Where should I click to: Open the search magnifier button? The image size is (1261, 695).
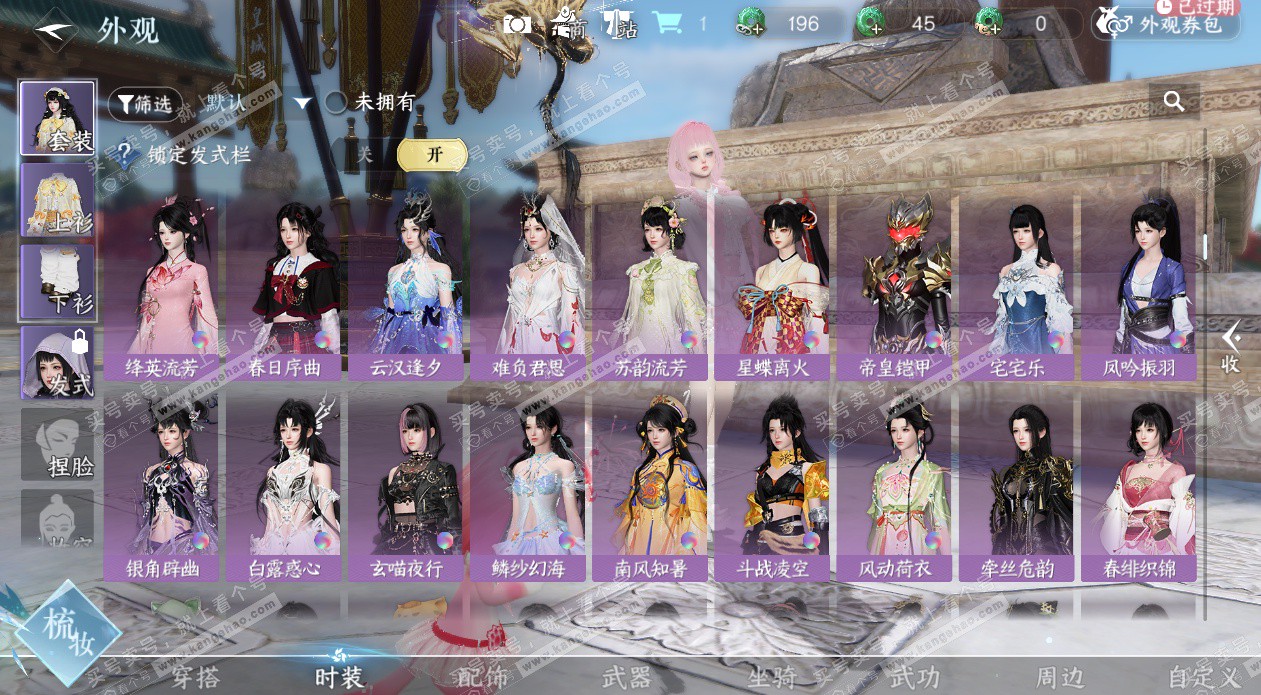tap(1174, 101)
